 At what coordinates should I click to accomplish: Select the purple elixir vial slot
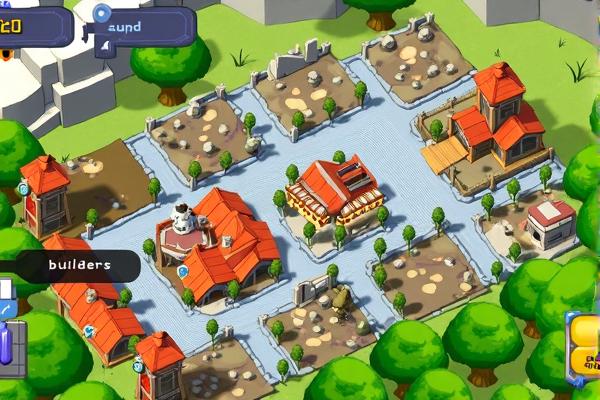6,342
